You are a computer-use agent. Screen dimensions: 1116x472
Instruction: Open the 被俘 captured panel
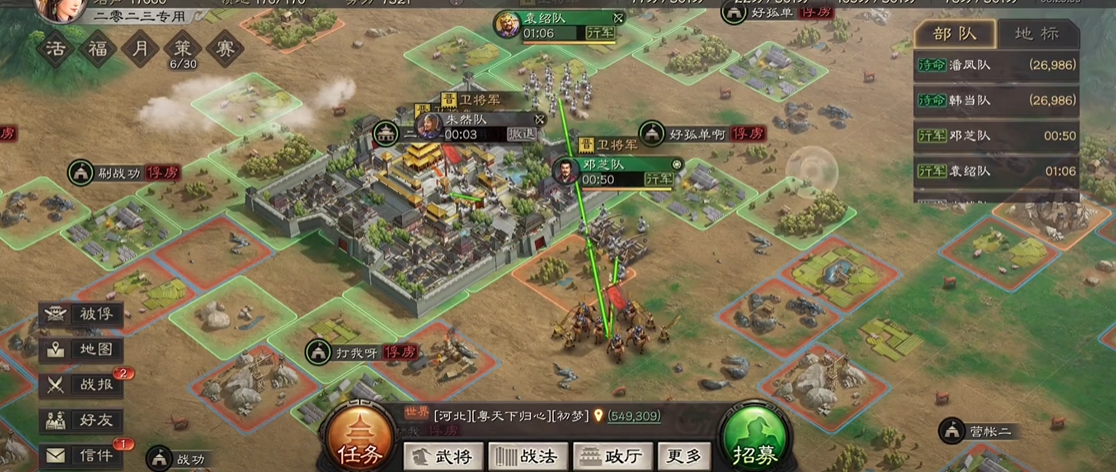(82, 315)
